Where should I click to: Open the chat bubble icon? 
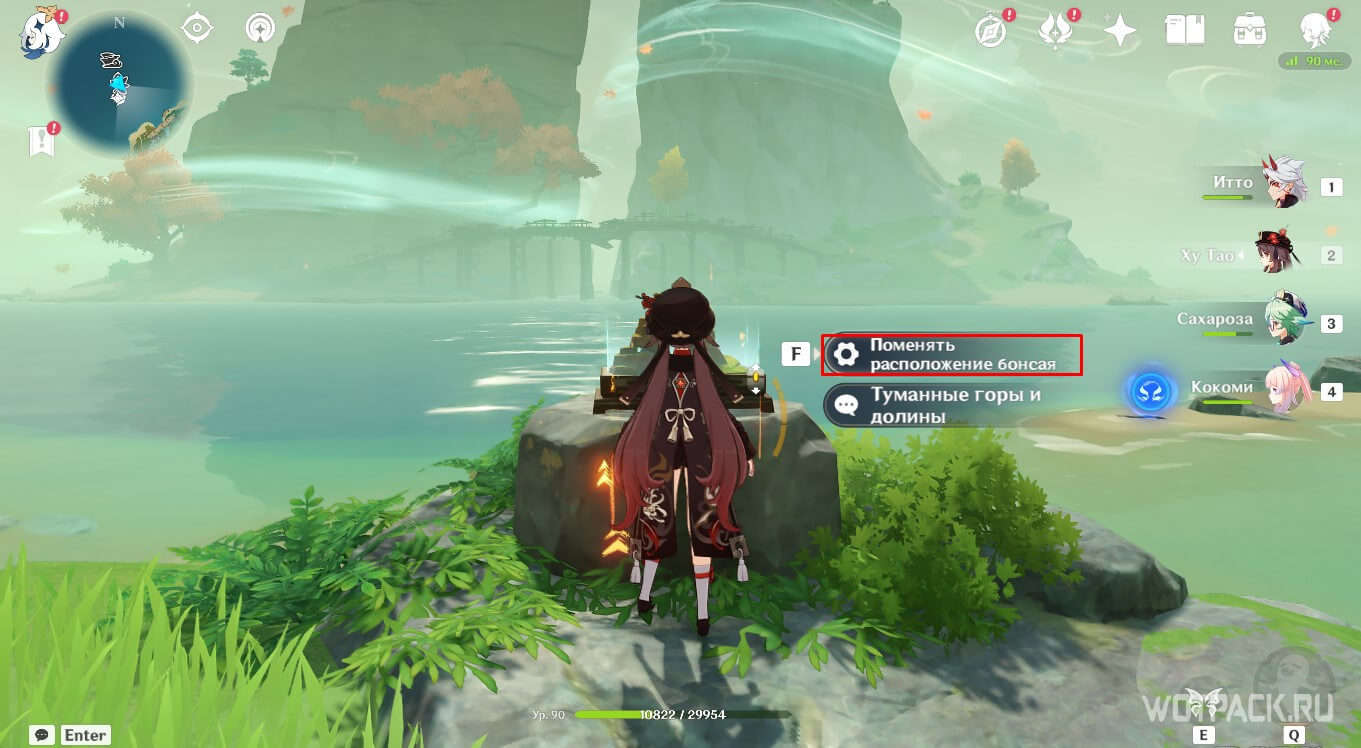click(42, 735)
